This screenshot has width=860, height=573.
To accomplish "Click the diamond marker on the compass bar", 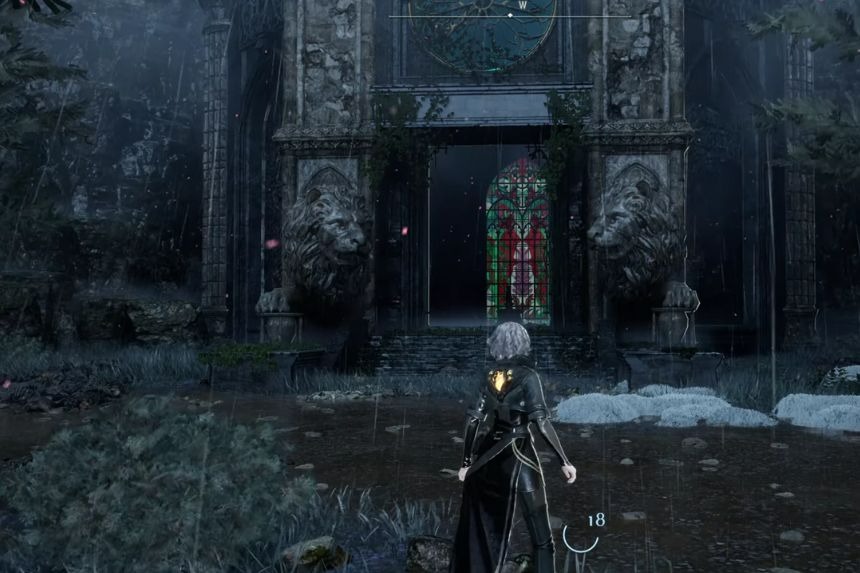I will point(510,16).
